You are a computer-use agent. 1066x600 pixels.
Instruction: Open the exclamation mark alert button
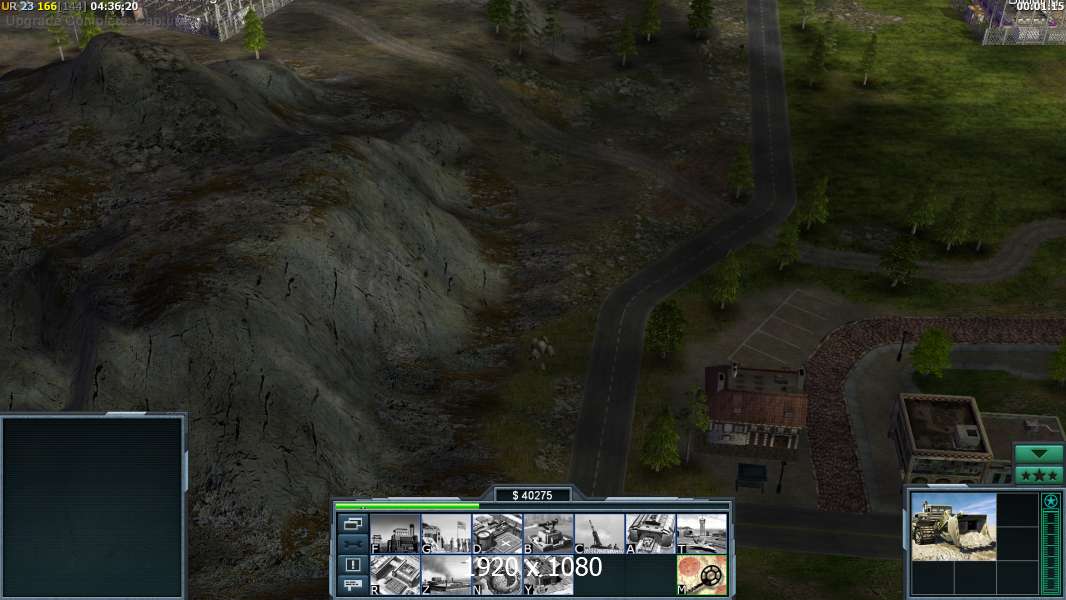click(352, 565)
